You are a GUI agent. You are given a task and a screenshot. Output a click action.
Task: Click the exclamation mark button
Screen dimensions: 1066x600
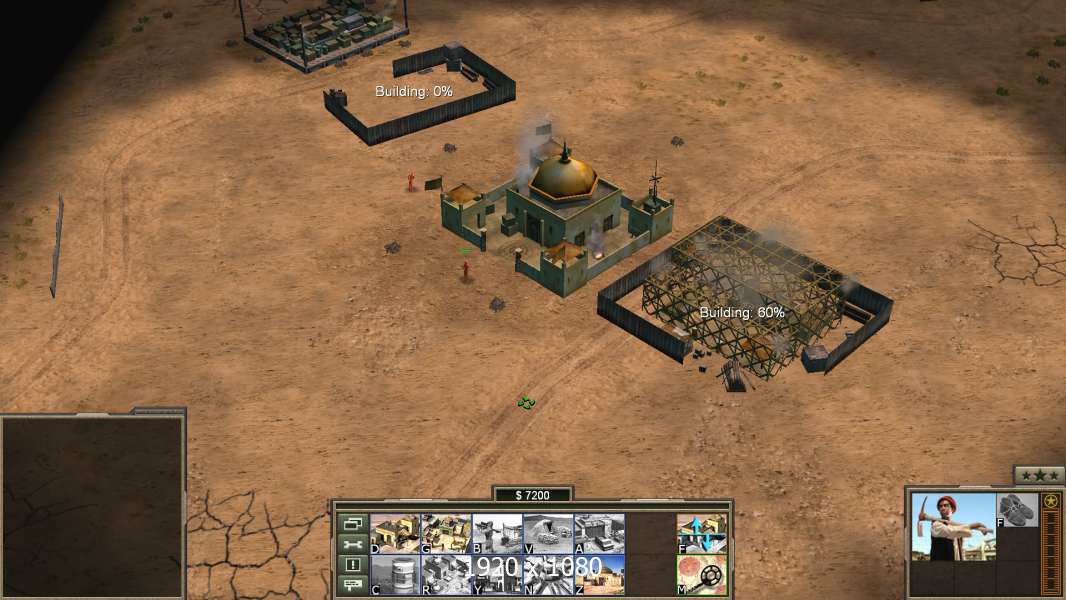(352, 565)
